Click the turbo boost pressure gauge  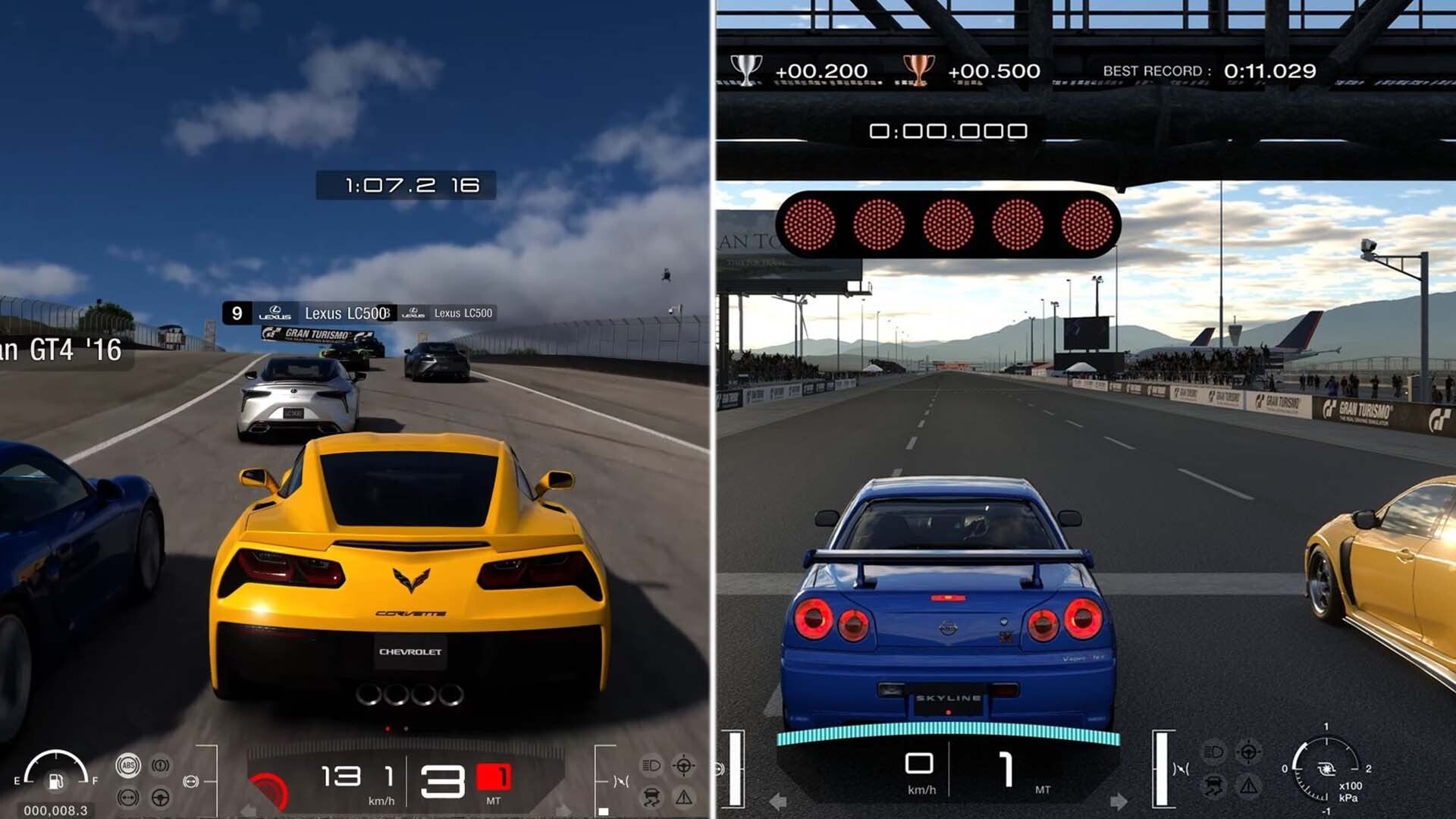1326,769
